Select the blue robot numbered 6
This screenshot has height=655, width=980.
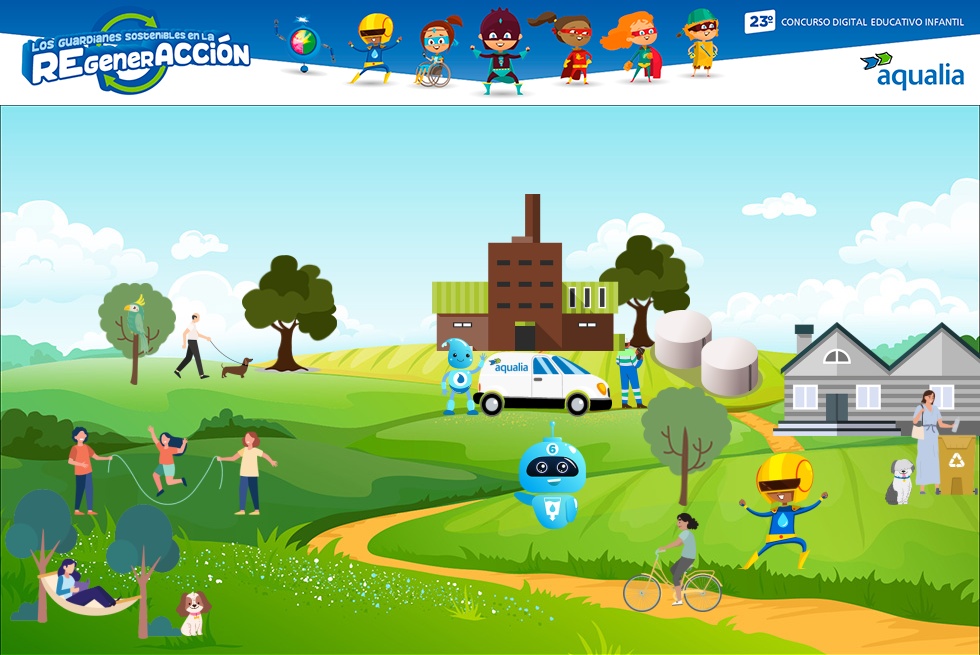coord(550,478)
